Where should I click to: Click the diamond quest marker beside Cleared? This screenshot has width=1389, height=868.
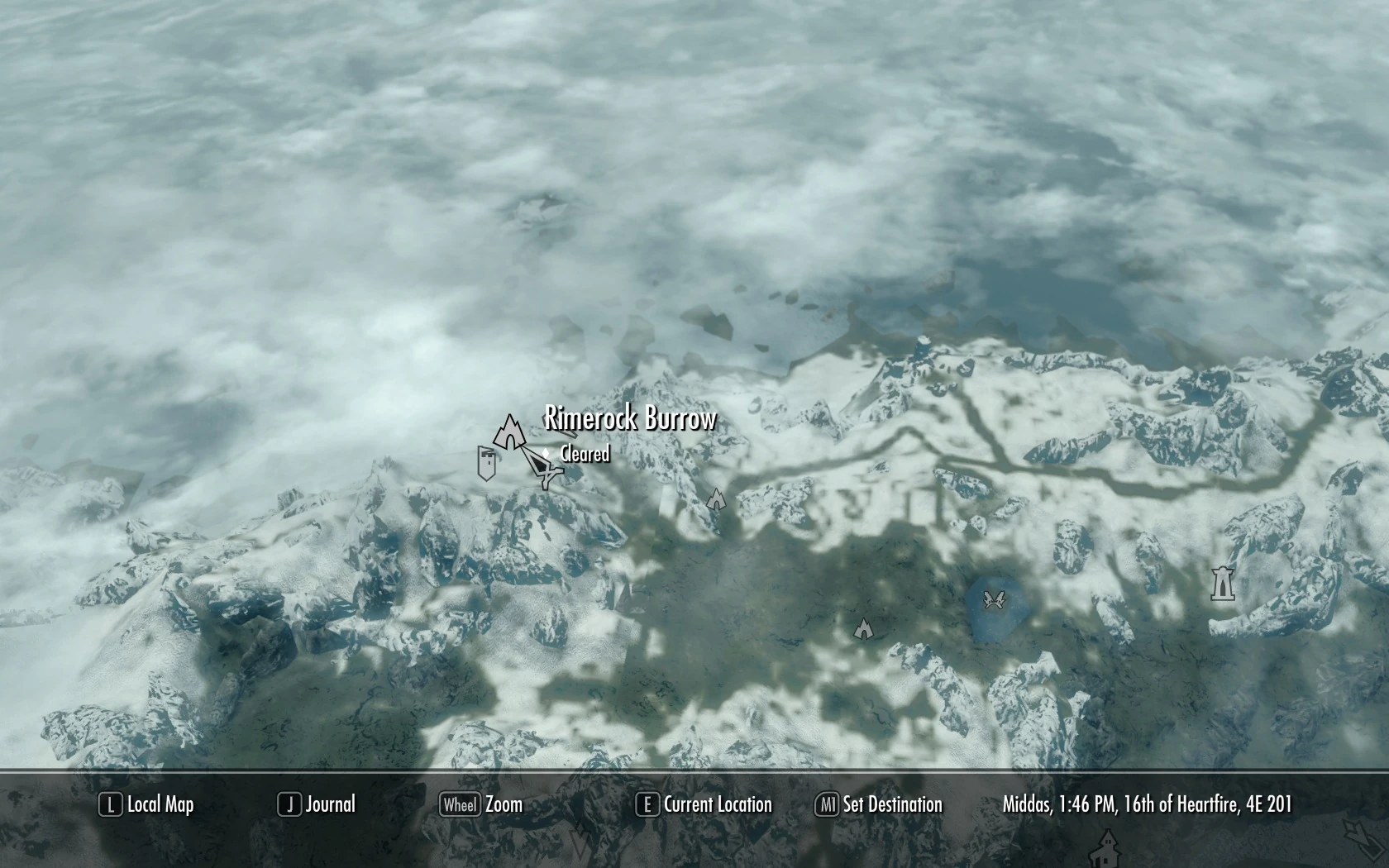pos(546,454)
